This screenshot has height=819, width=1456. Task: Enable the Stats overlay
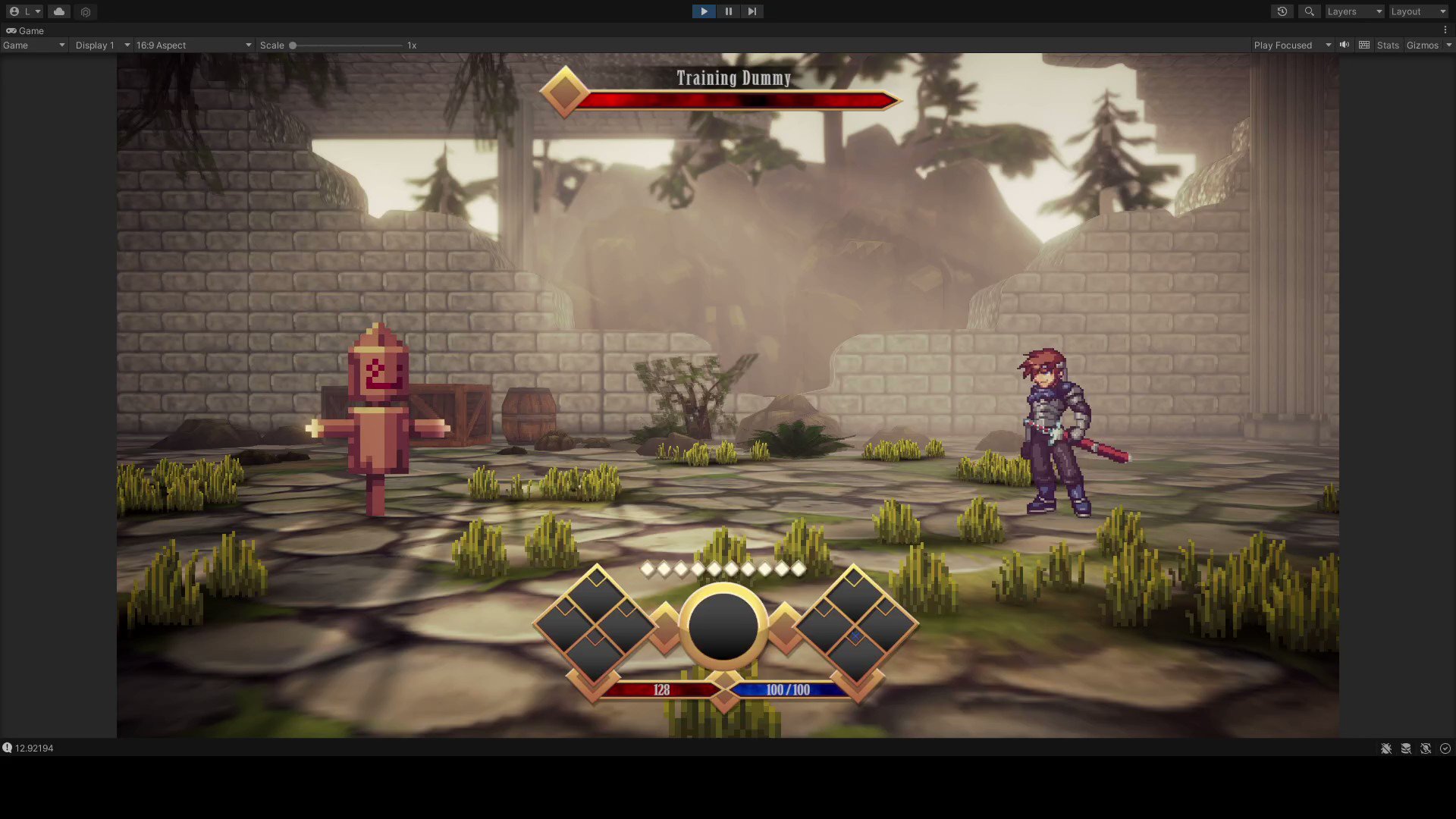1387,45
